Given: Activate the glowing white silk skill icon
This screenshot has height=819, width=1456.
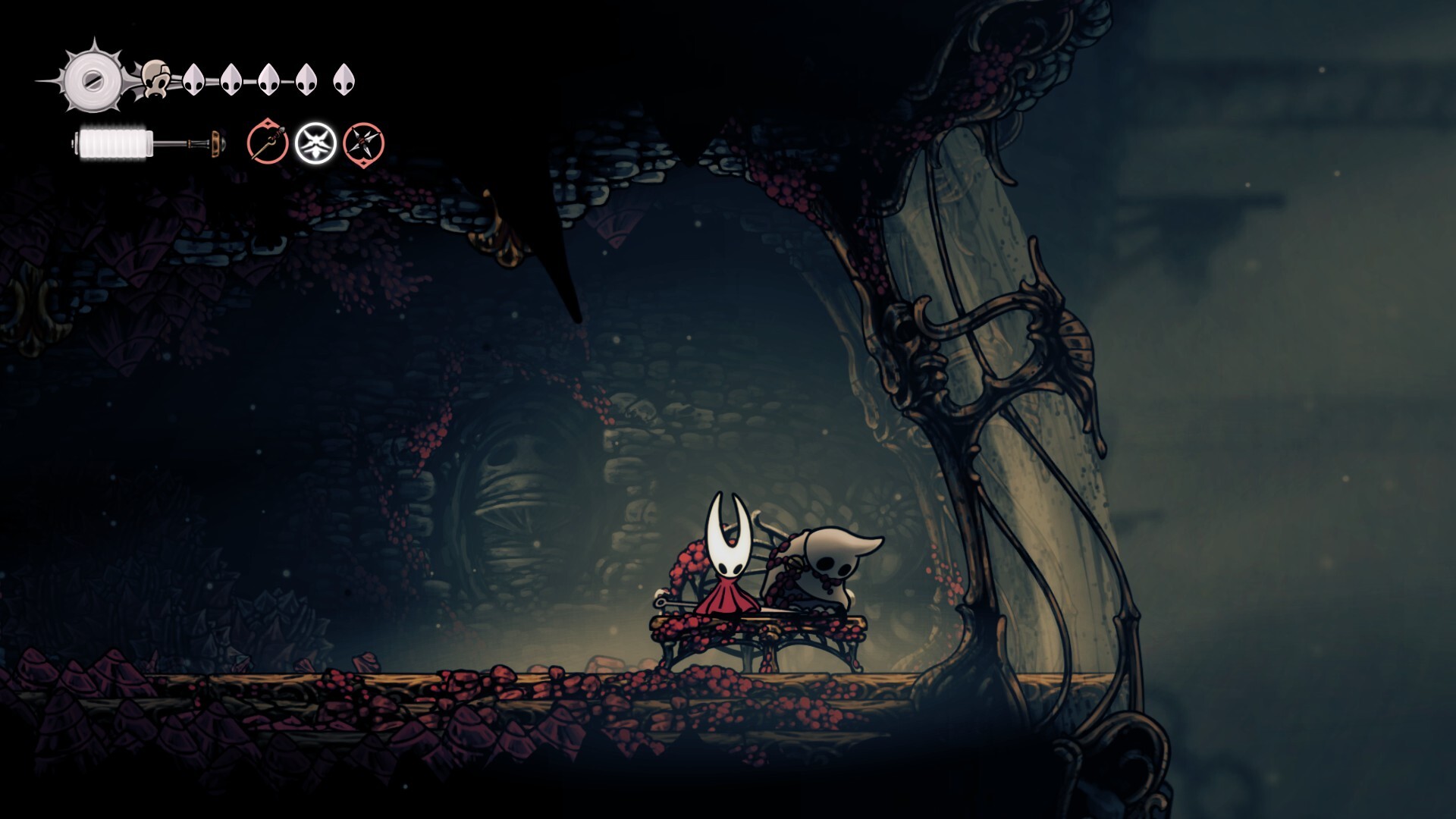Looking at the screenshot, I should pos(315,143).
